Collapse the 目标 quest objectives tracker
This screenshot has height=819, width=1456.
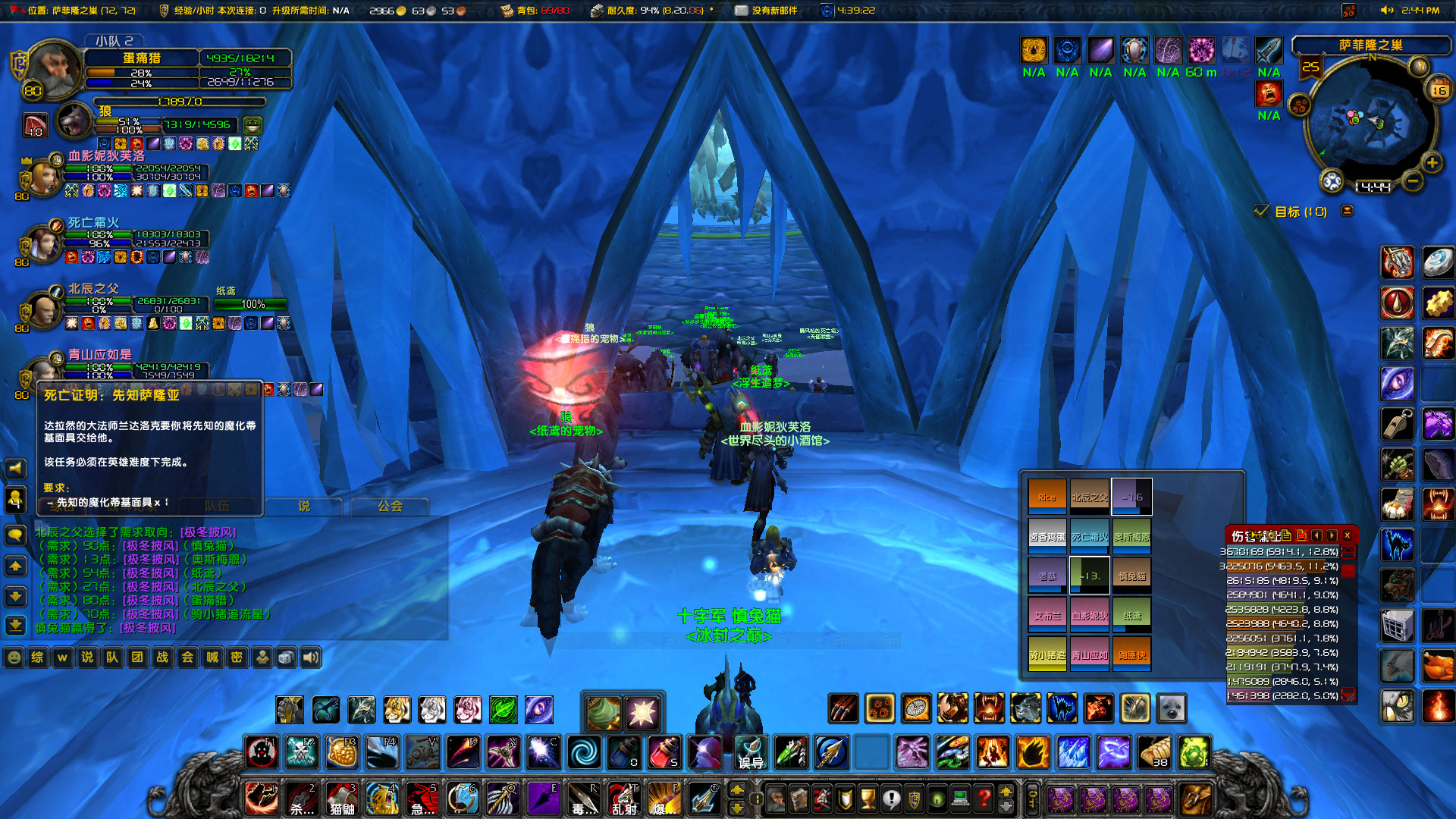[1348, 212]
